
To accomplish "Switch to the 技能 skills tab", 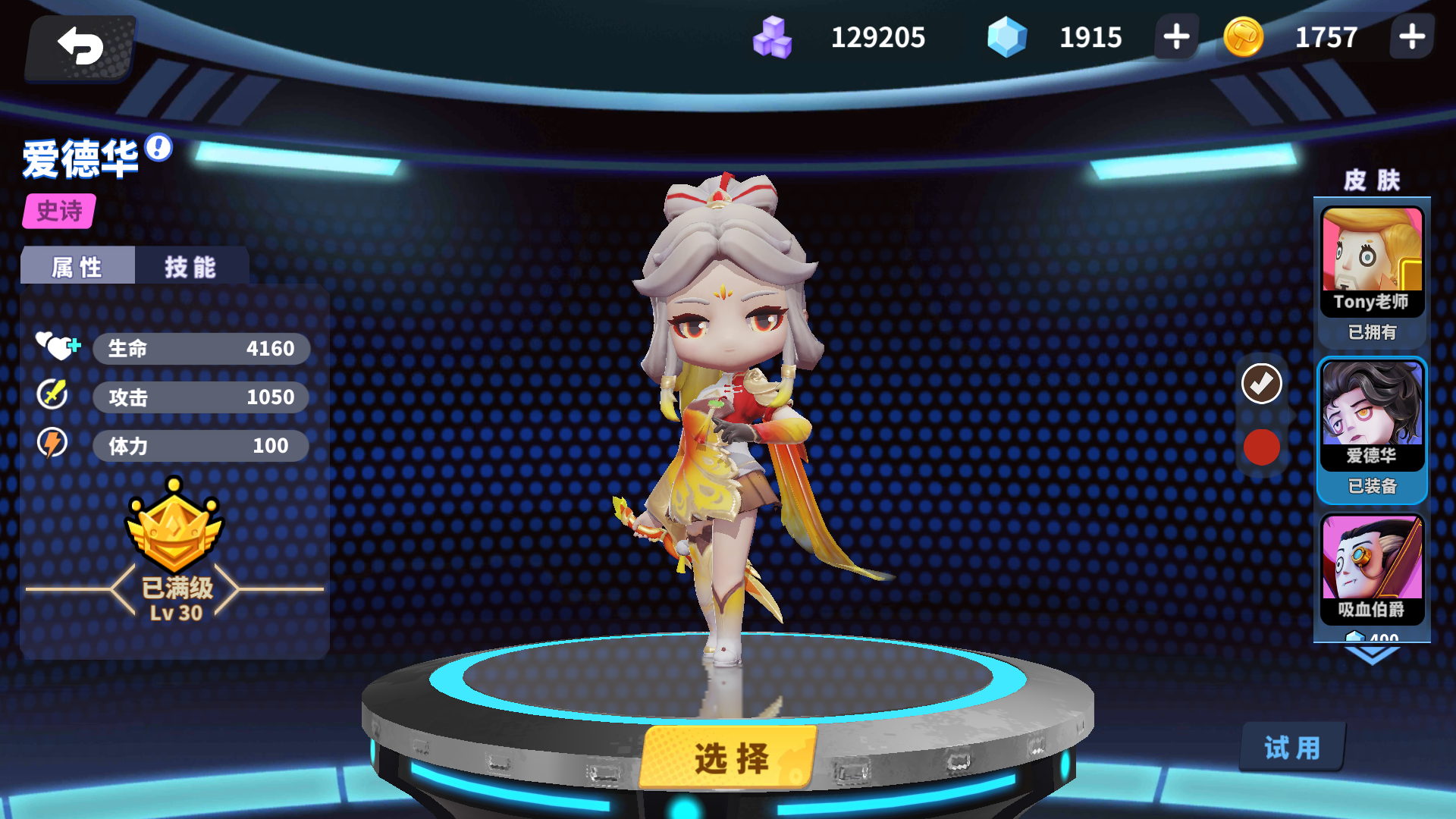I will coord(188,266).
